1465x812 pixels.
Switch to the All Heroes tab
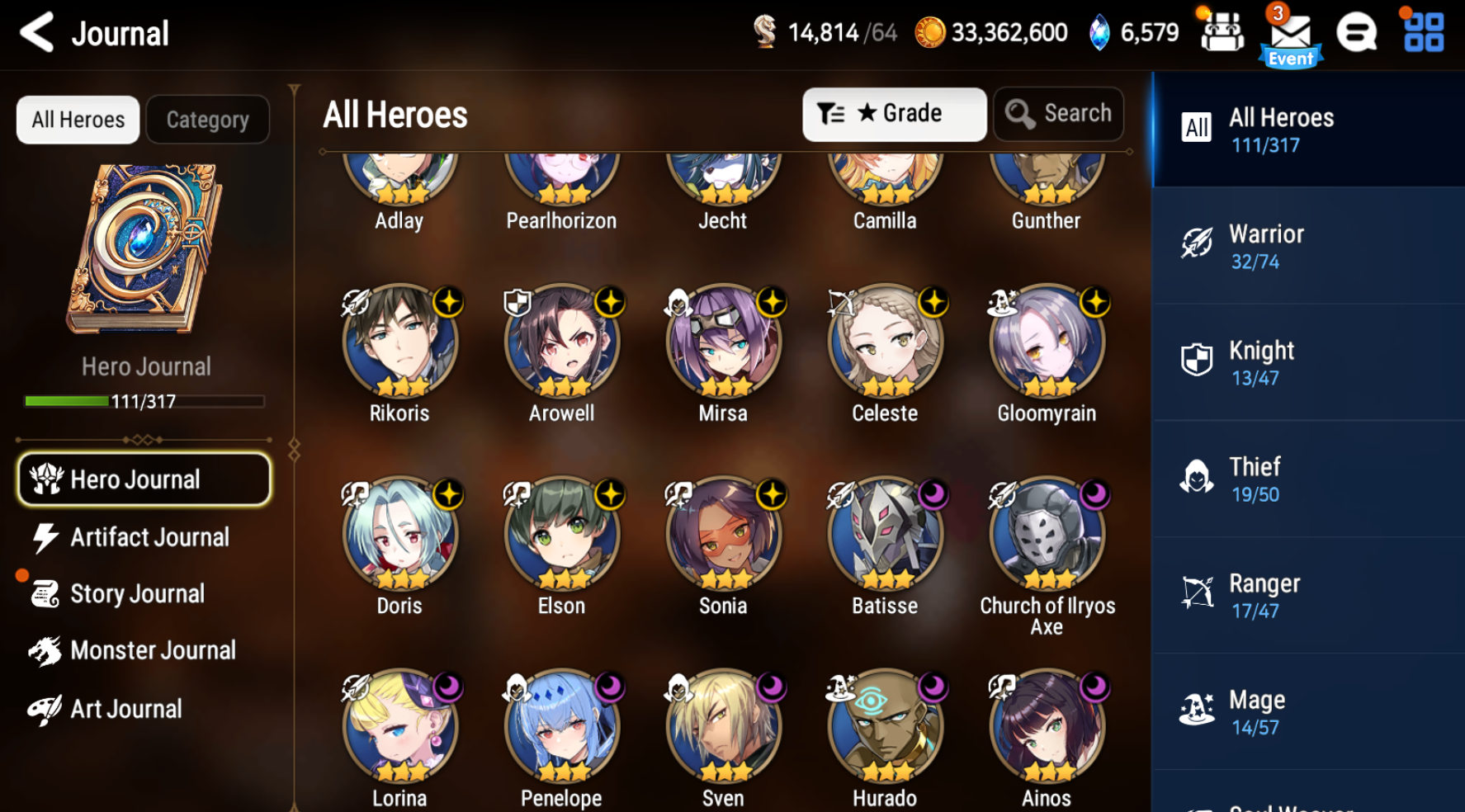pos(78,119)
